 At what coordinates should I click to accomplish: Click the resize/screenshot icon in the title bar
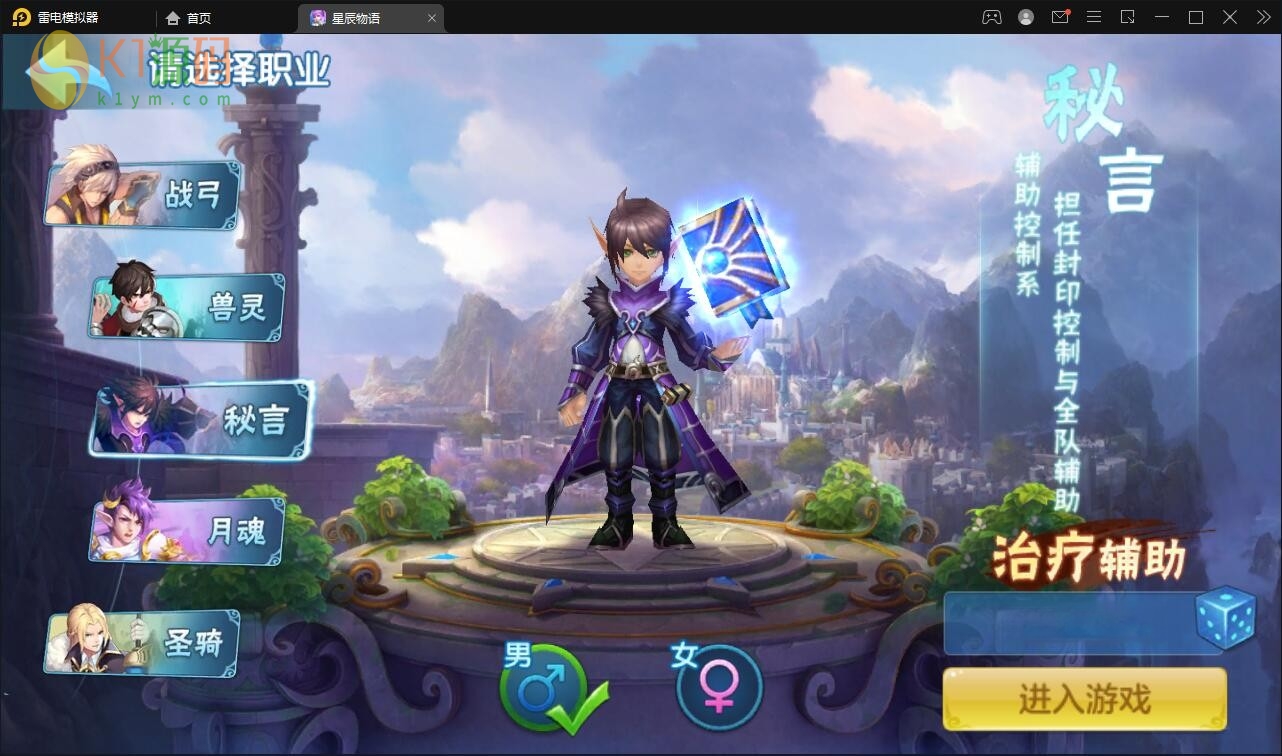click(1127, 17)
